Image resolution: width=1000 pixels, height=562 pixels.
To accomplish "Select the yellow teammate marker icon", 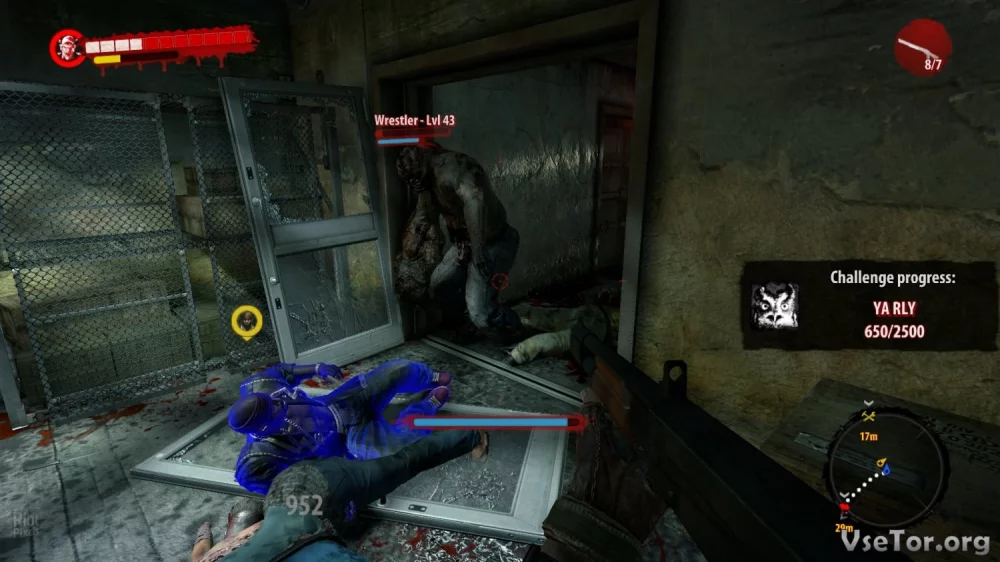I will click(x=246, y=322).
